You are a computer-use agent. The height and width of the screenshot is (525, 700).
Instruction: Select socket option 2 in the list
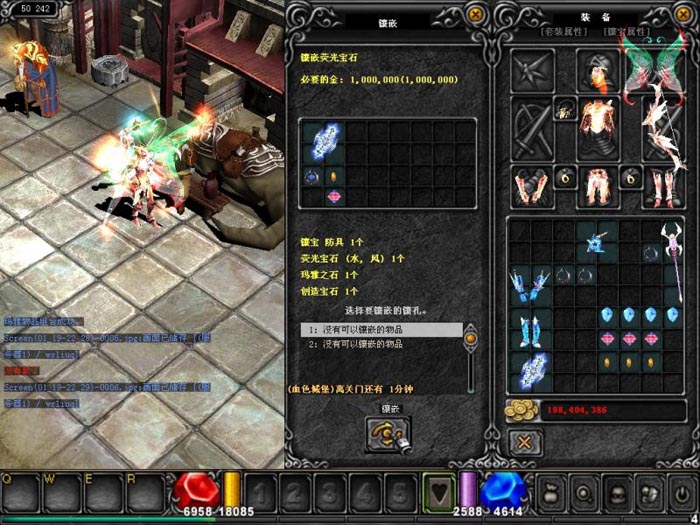click(380, 344)
